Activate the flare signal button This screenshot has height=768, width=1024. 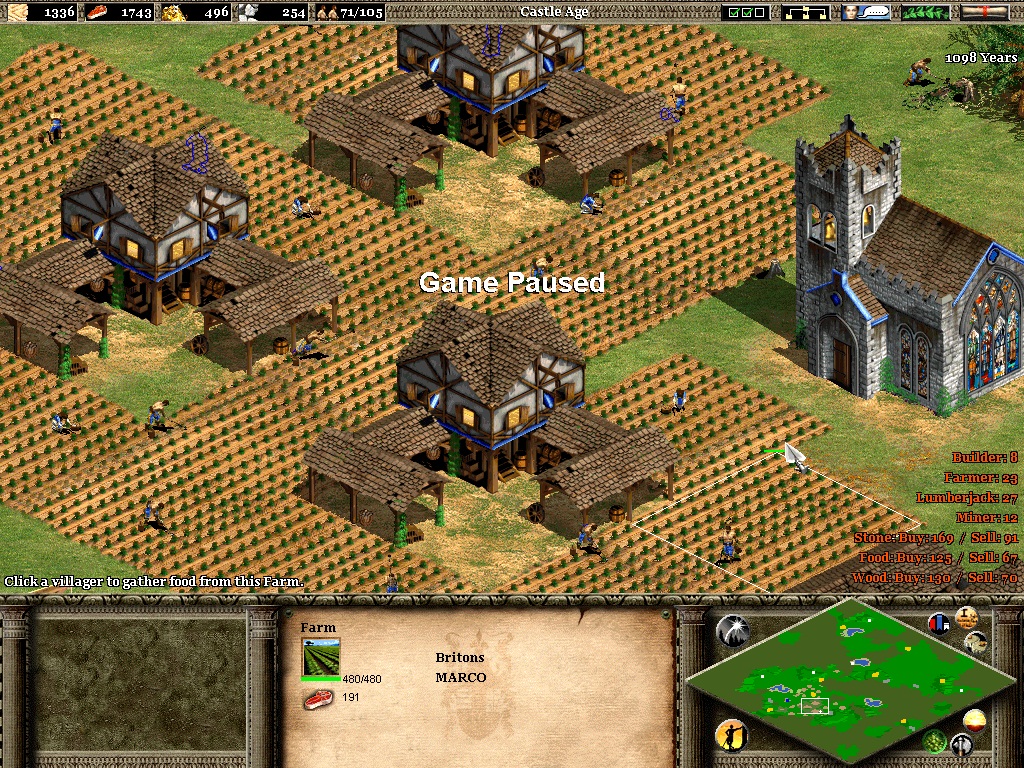tap(733, 630)
